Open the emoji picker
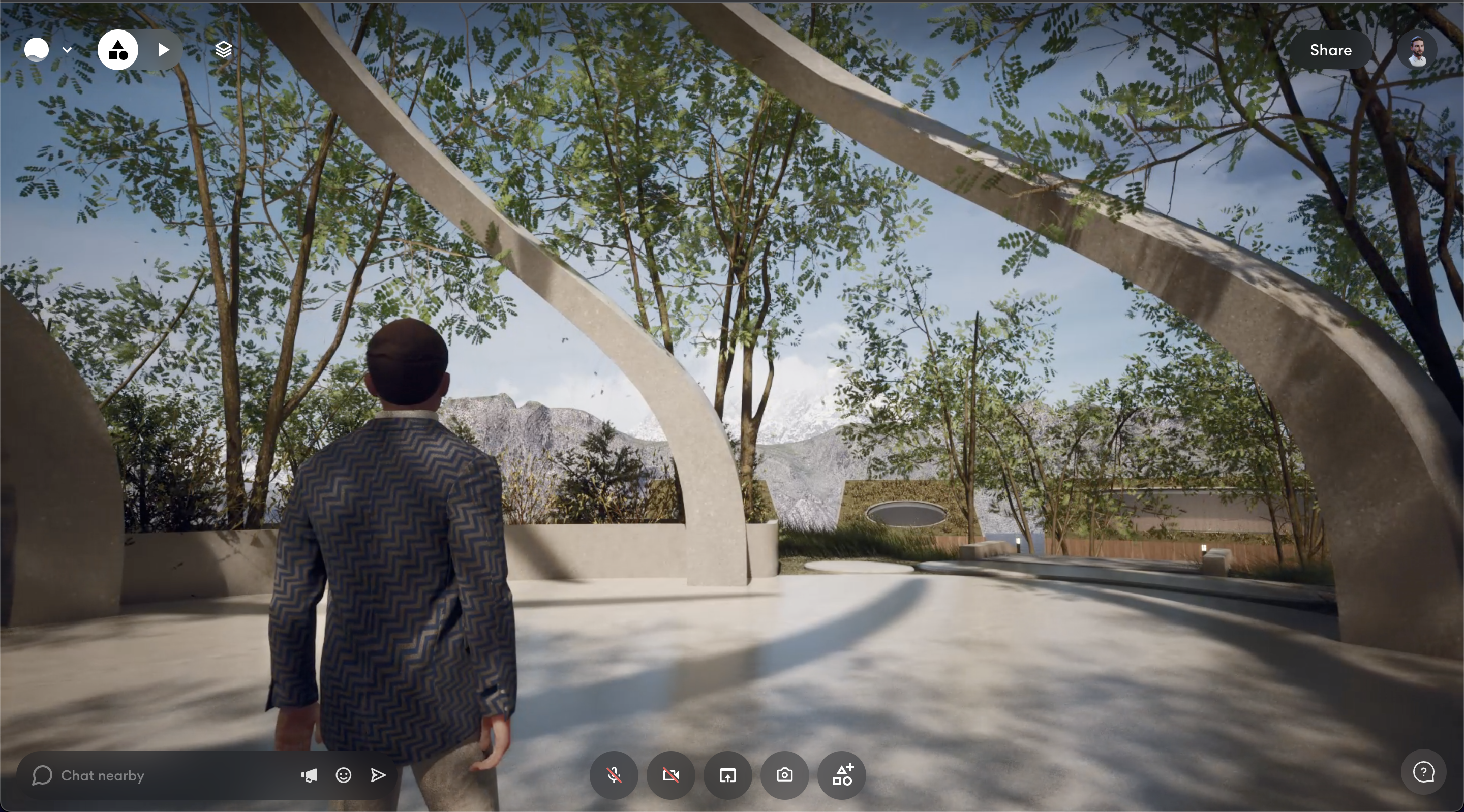The height and width of the screenshot is (812, 1464). (x=343, y=775)
